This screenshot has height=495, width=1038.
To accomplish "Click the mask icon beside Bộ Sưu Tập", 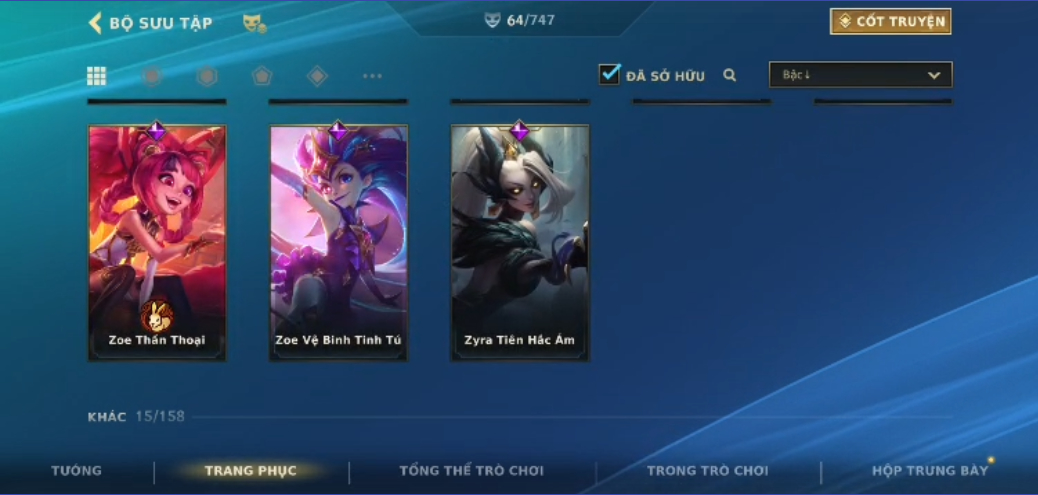I will click(254, 23).
